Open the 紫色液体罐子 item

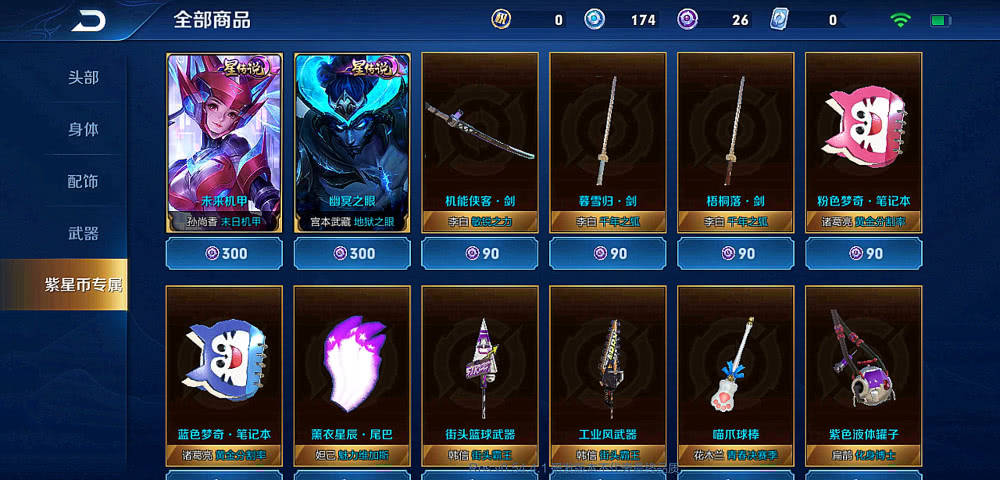tap(864, 375)
